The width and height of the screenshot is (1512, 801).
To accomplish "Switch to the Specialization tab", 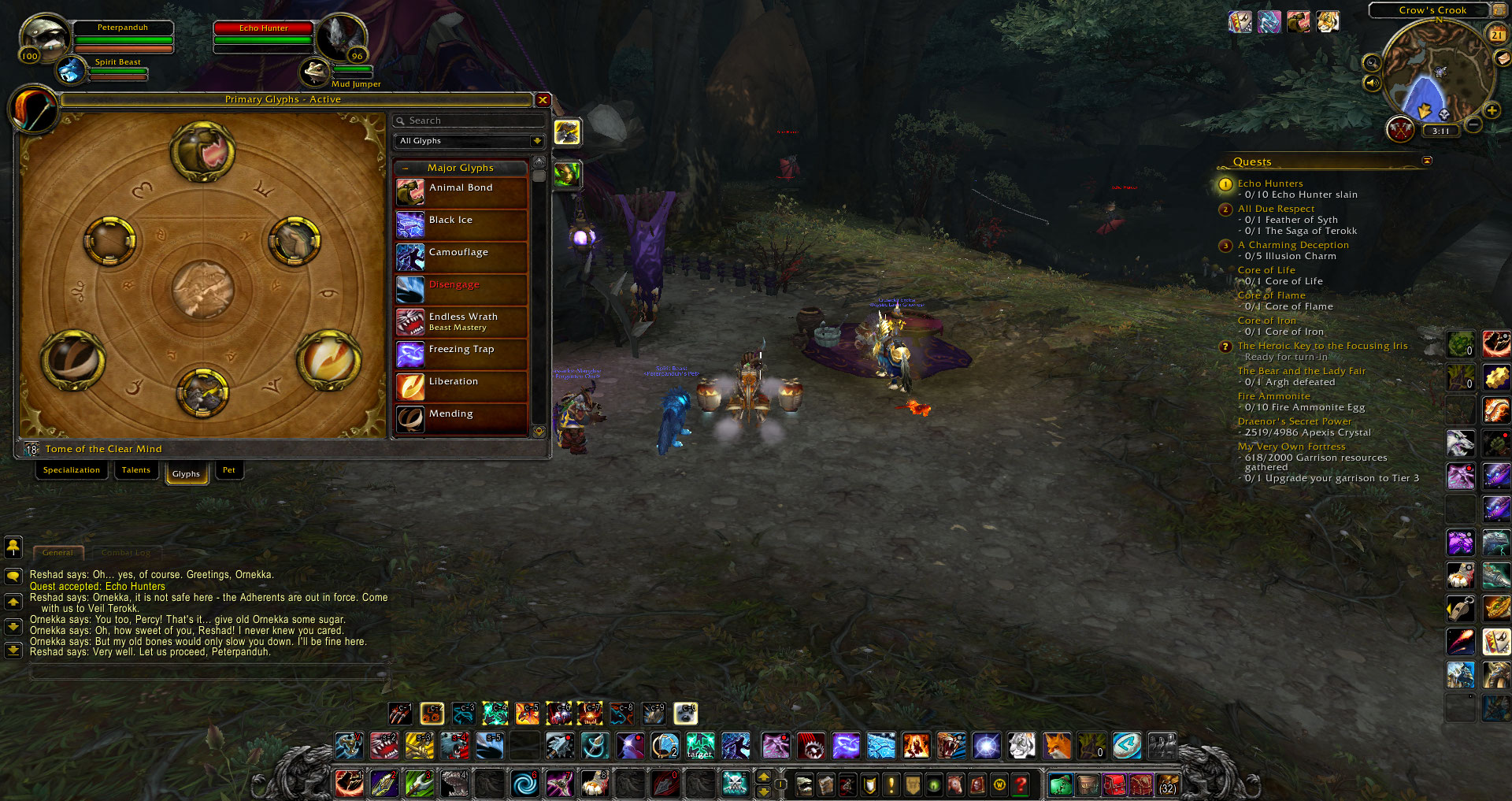I will point(72,470).
